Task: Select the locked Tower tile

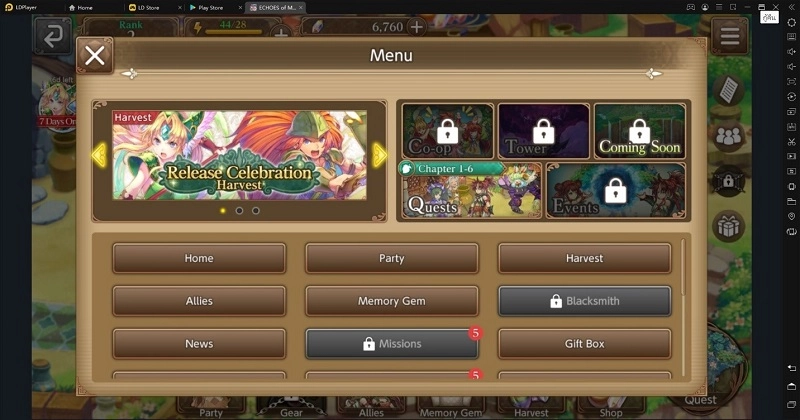Action: [x=543, y=131]
